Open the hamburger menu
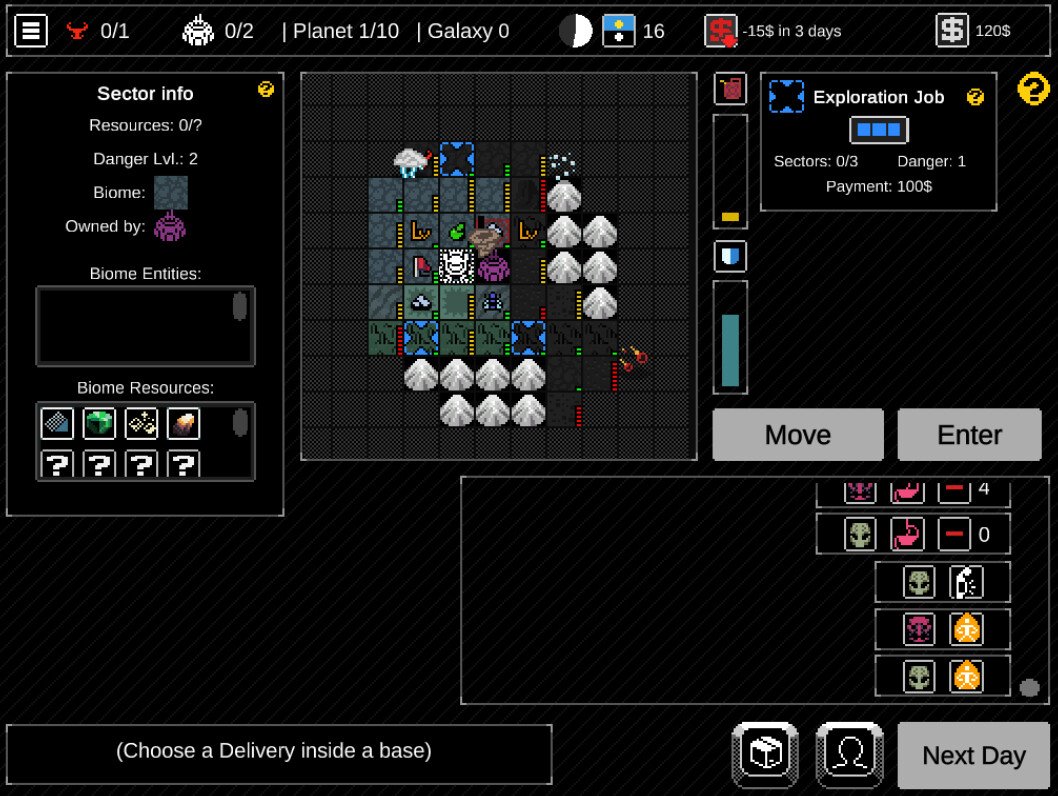Image resolution: width=1058 pixels, height=796 pixels. [x=31, y=31]
